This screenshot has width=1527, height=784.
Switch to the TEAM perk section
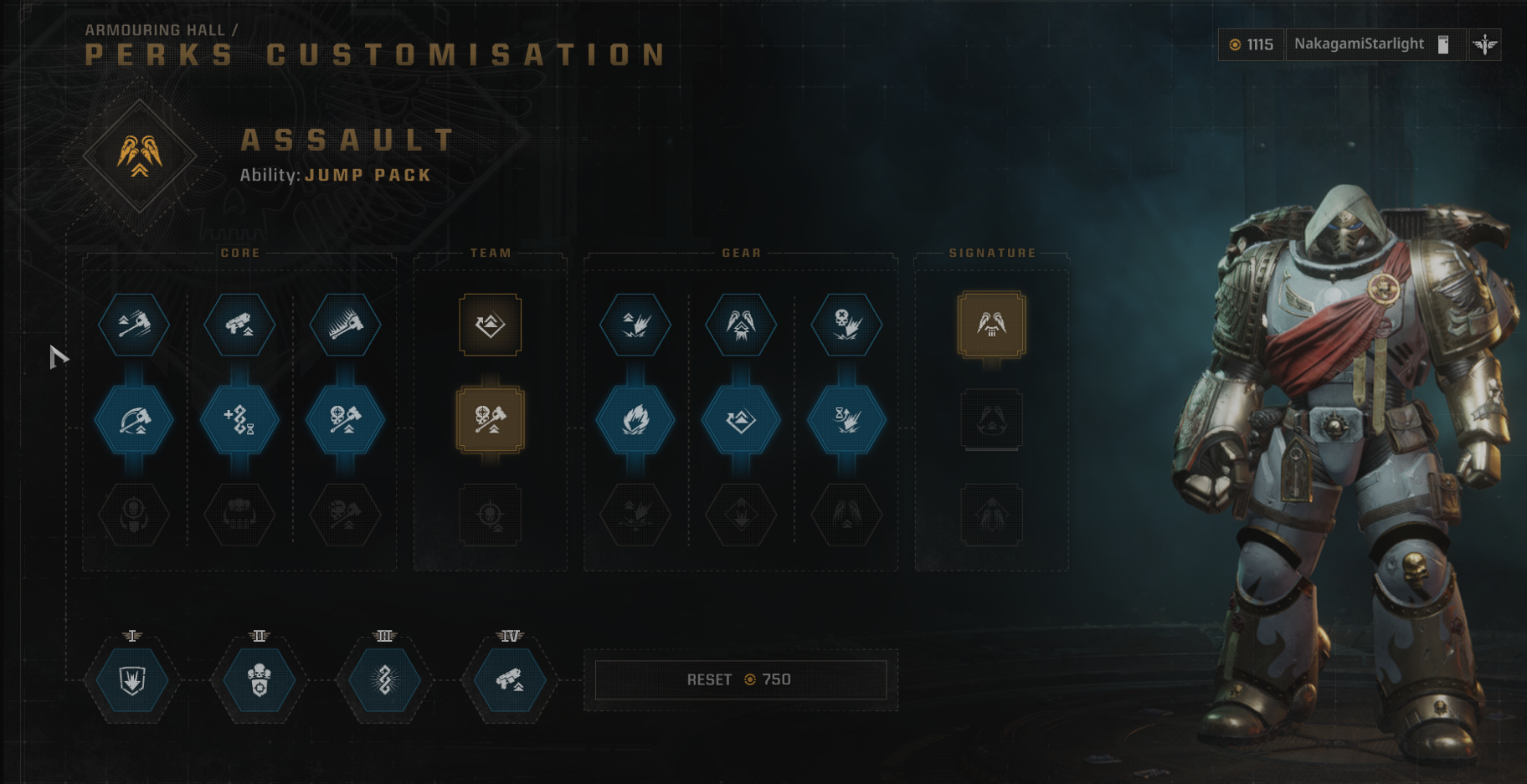[x=490, y=252]
